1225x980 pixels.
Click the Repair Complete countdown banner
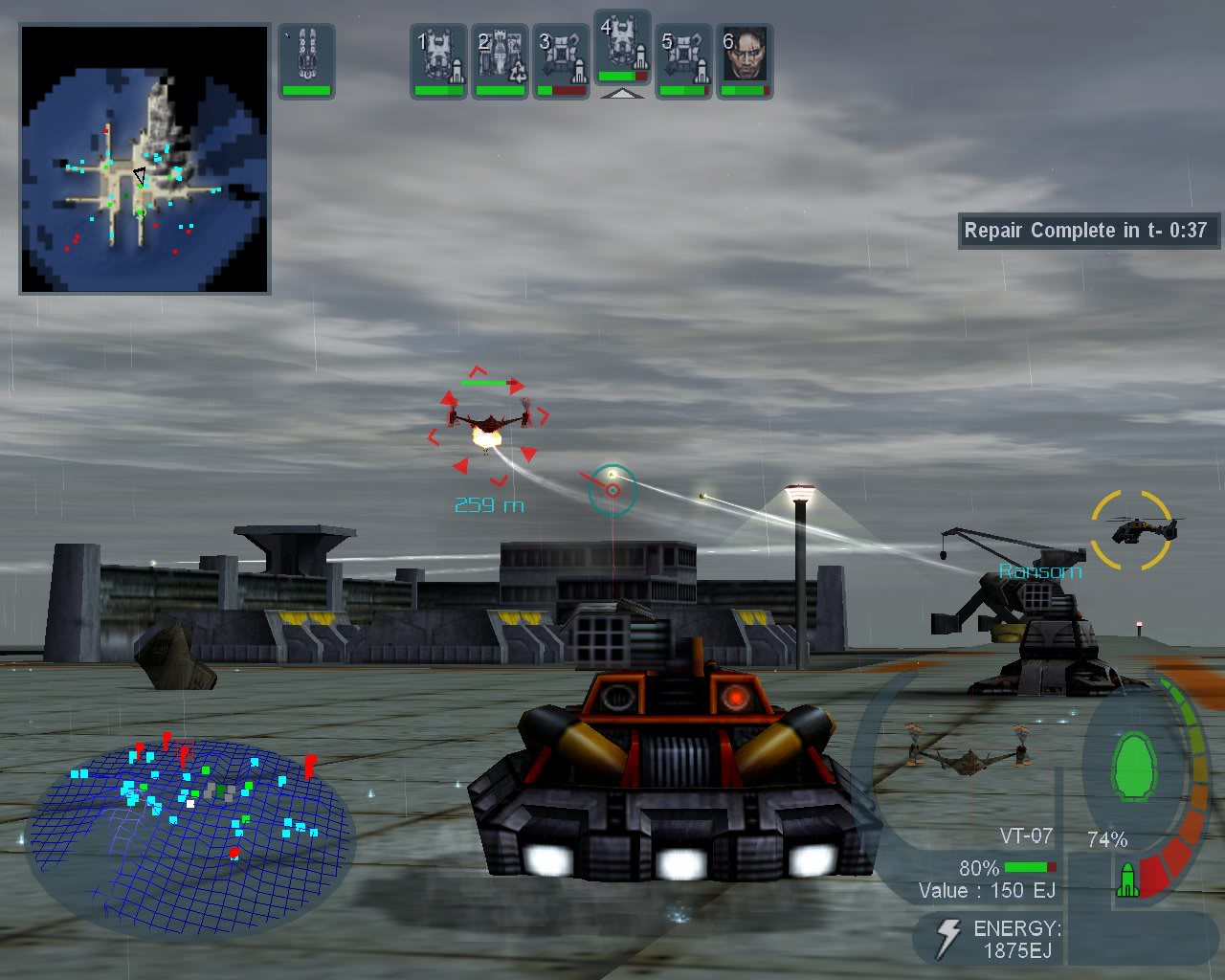point(1085,230)
